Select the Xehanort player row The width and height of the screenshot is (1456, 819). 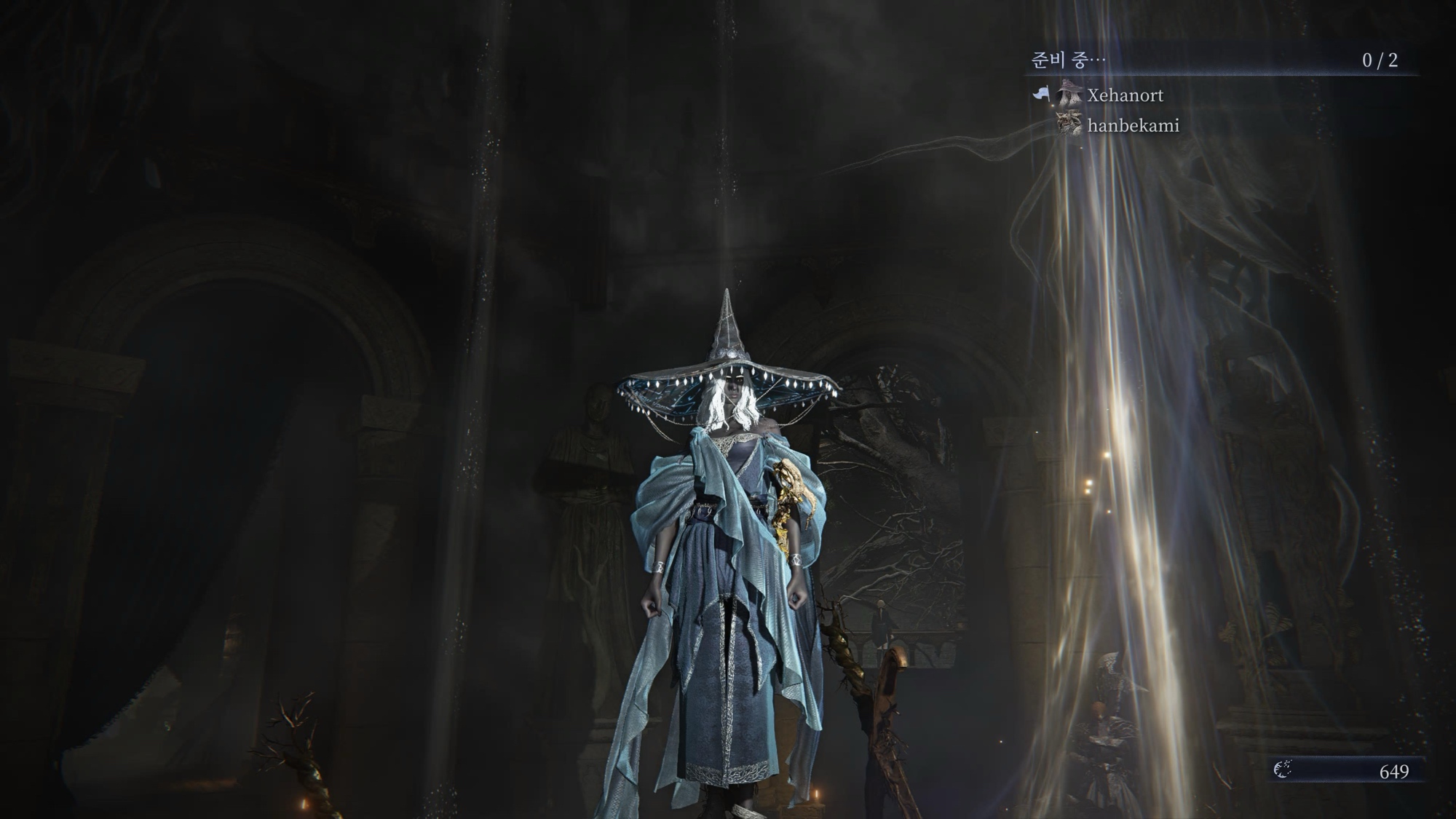[x=1124, y=95]
